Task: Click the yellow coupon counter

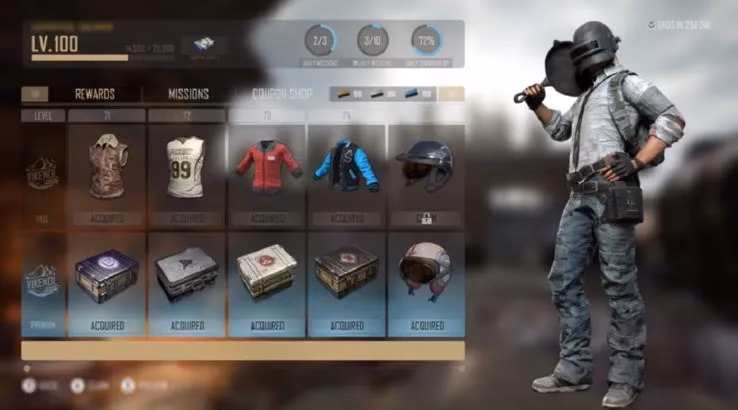Action: tap(350, 94)
